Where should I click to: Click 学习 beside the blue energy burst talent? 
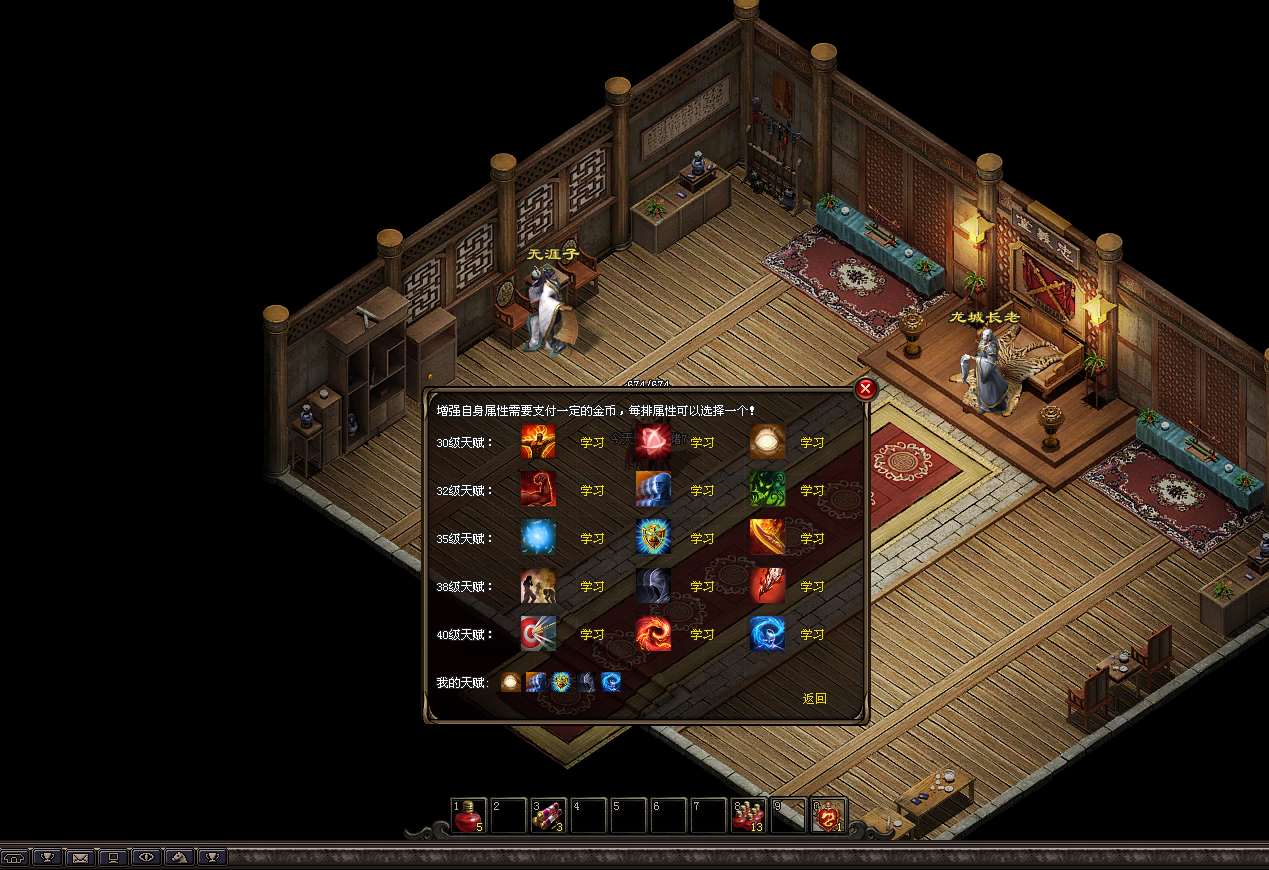click(592, 538)
